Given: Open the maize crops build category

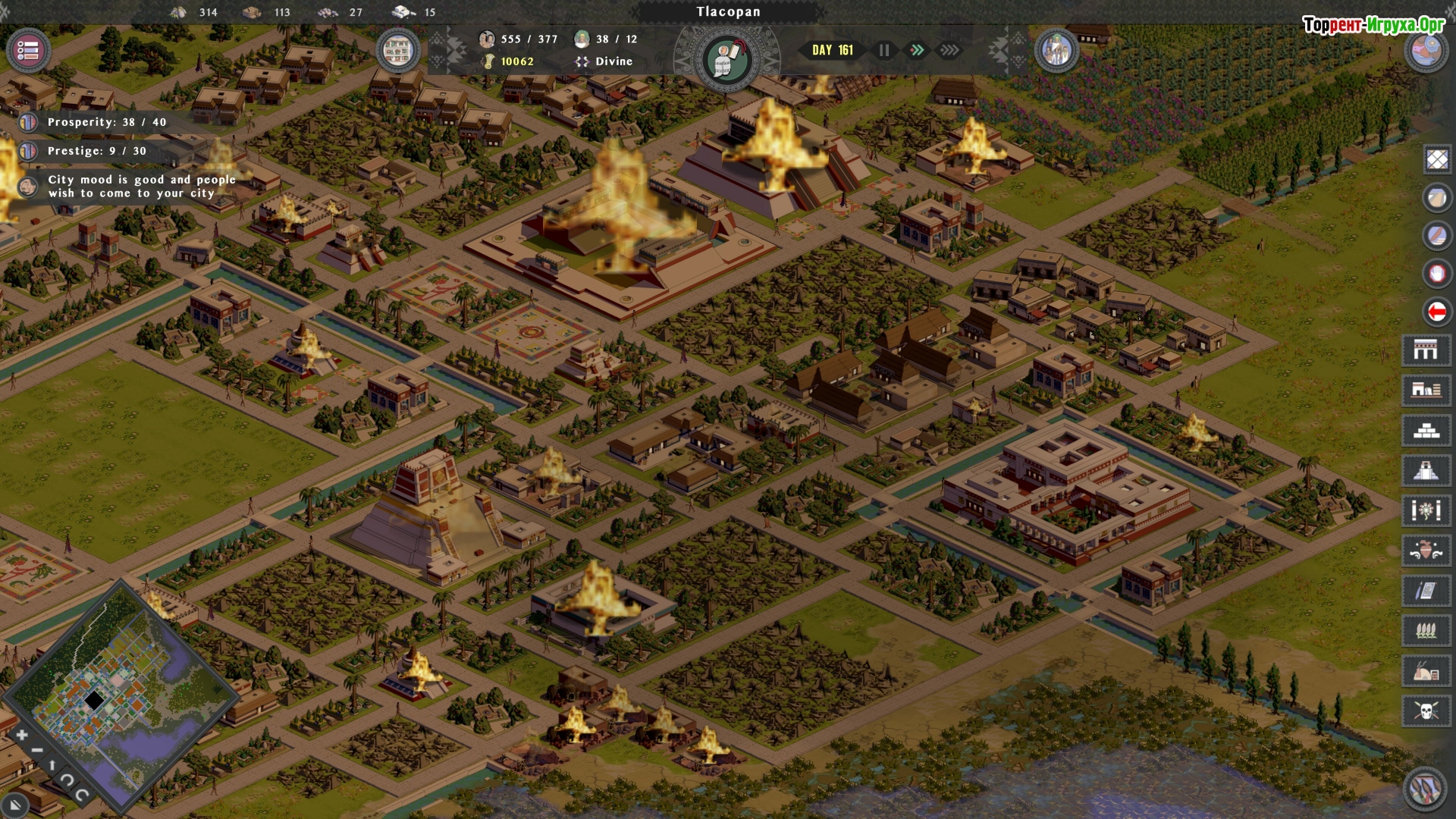Looking at the screenshot, I should point(1426,631).
